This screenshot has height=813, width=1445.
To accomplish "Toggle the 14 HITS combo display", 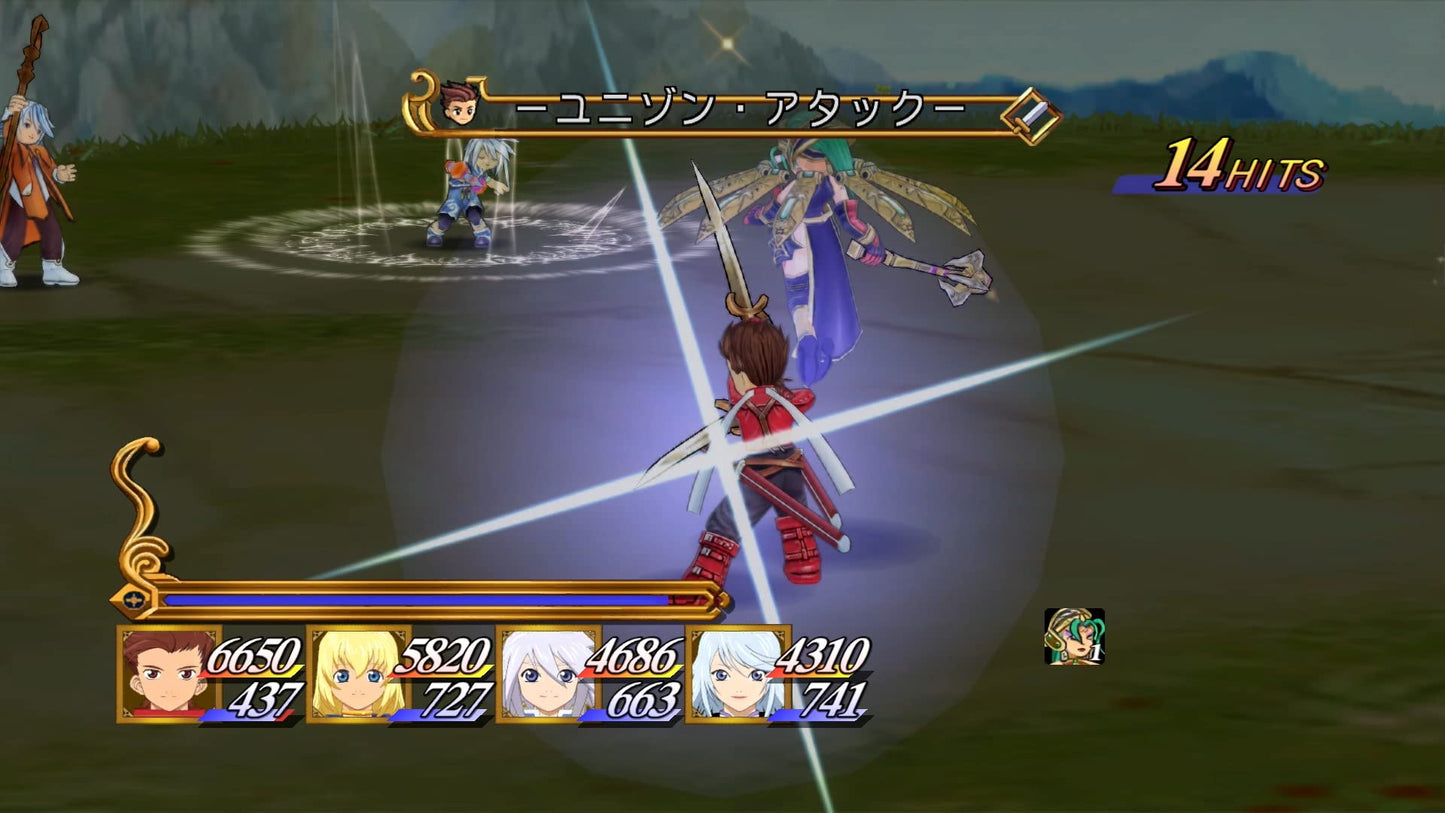I will [1240, 172].
